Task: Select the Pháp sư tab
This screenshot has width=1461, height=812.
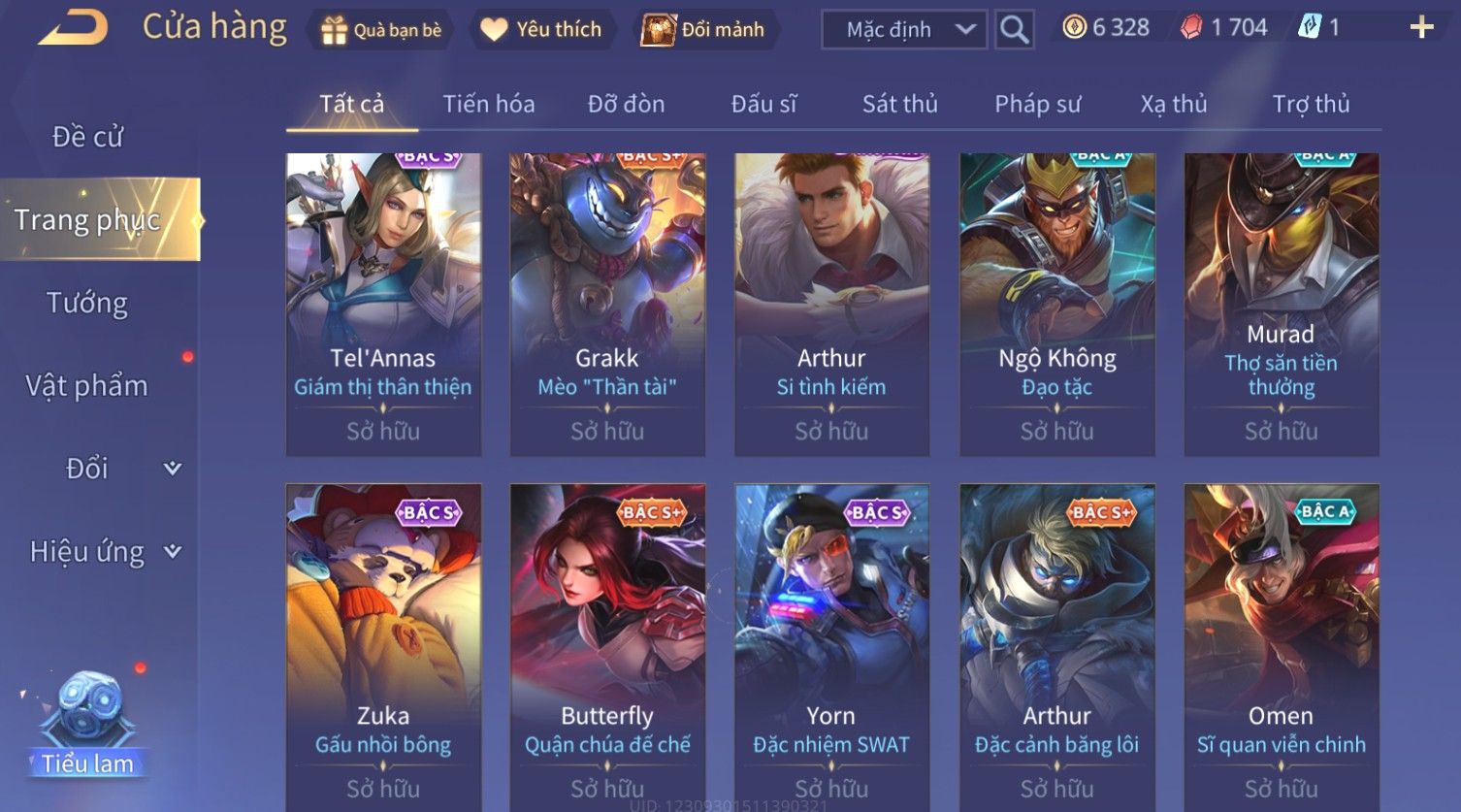Action: pos(1037,104)
